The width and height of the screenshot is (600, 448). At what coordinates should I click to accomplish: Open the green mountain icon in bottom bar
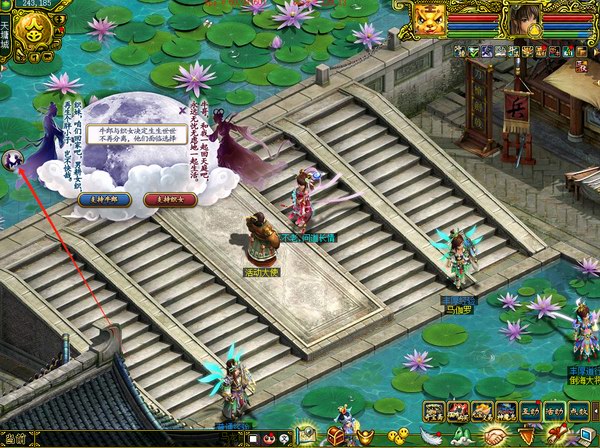(463, 437)
